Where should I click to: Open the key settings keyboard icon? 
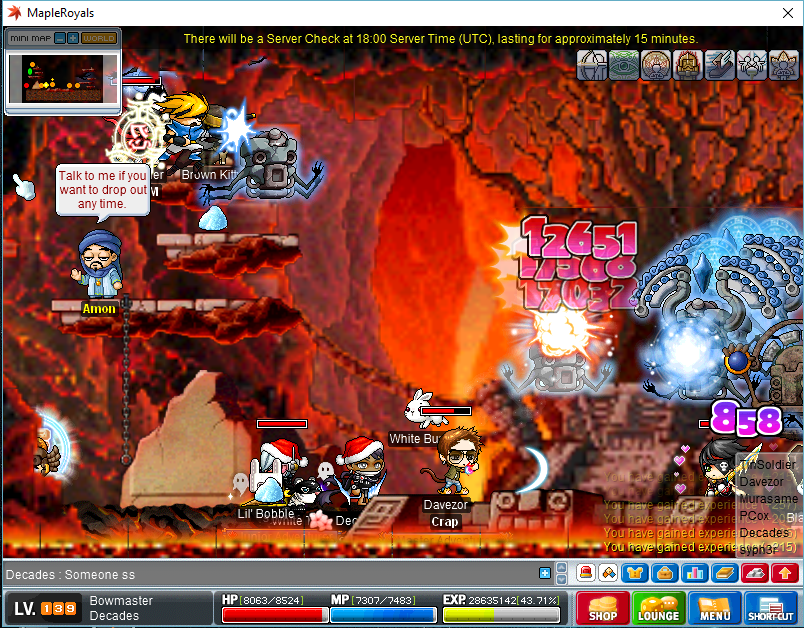[x=754, y=573]
